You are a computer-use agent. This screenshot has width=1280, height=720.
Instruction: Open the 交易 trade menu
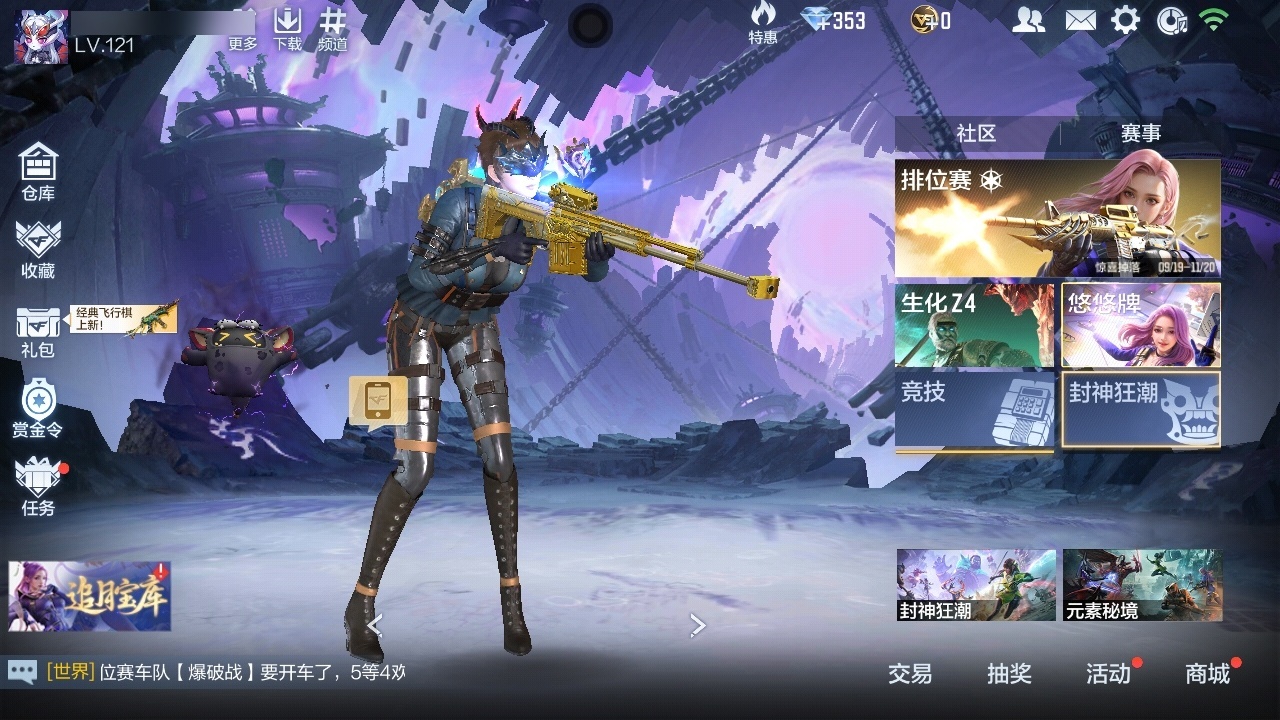click(x=910, y=674)
